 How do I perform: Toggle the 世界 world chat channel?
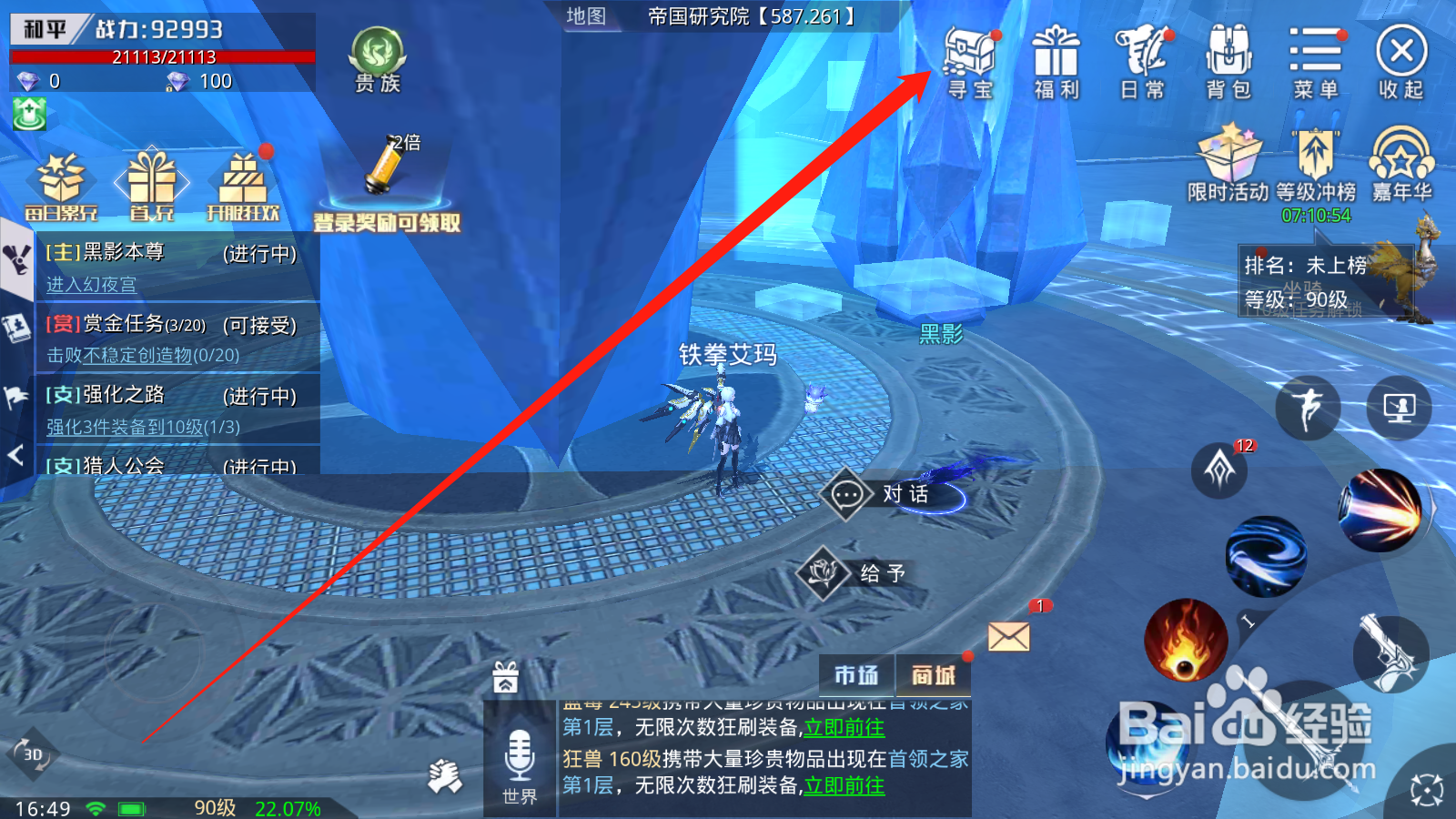518,764
